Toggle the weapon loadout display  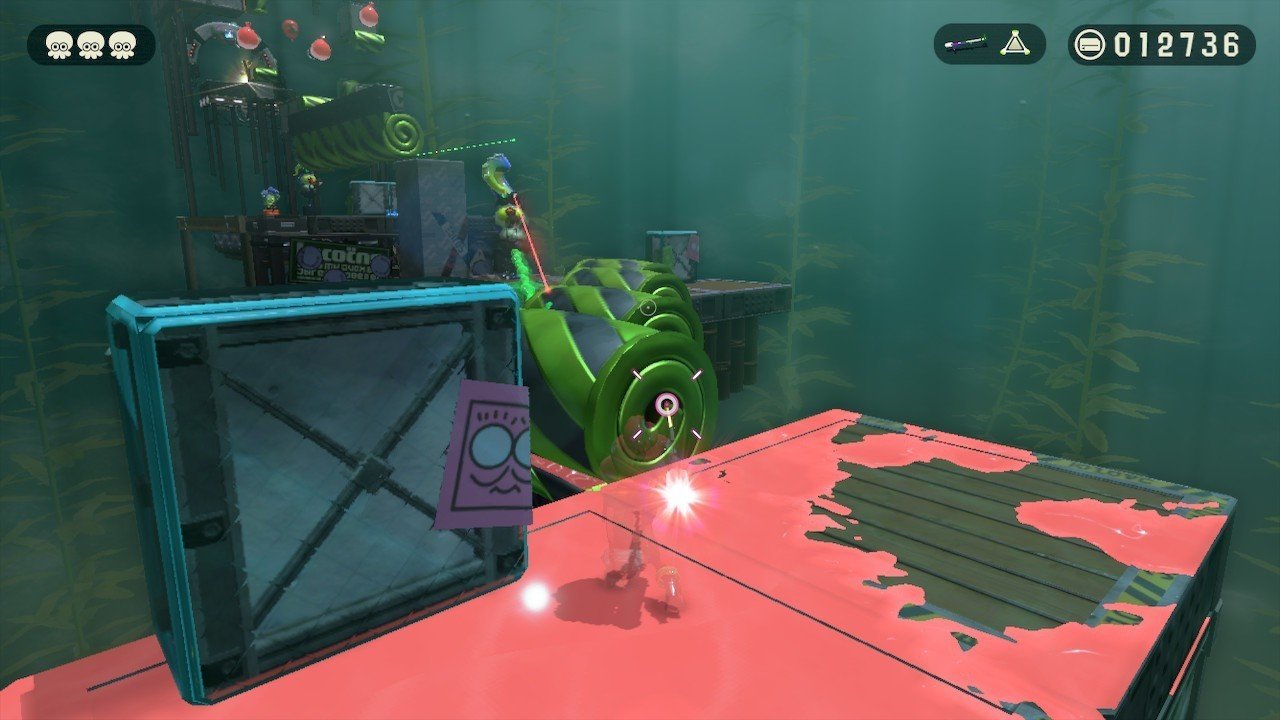(x=988, y=43)
